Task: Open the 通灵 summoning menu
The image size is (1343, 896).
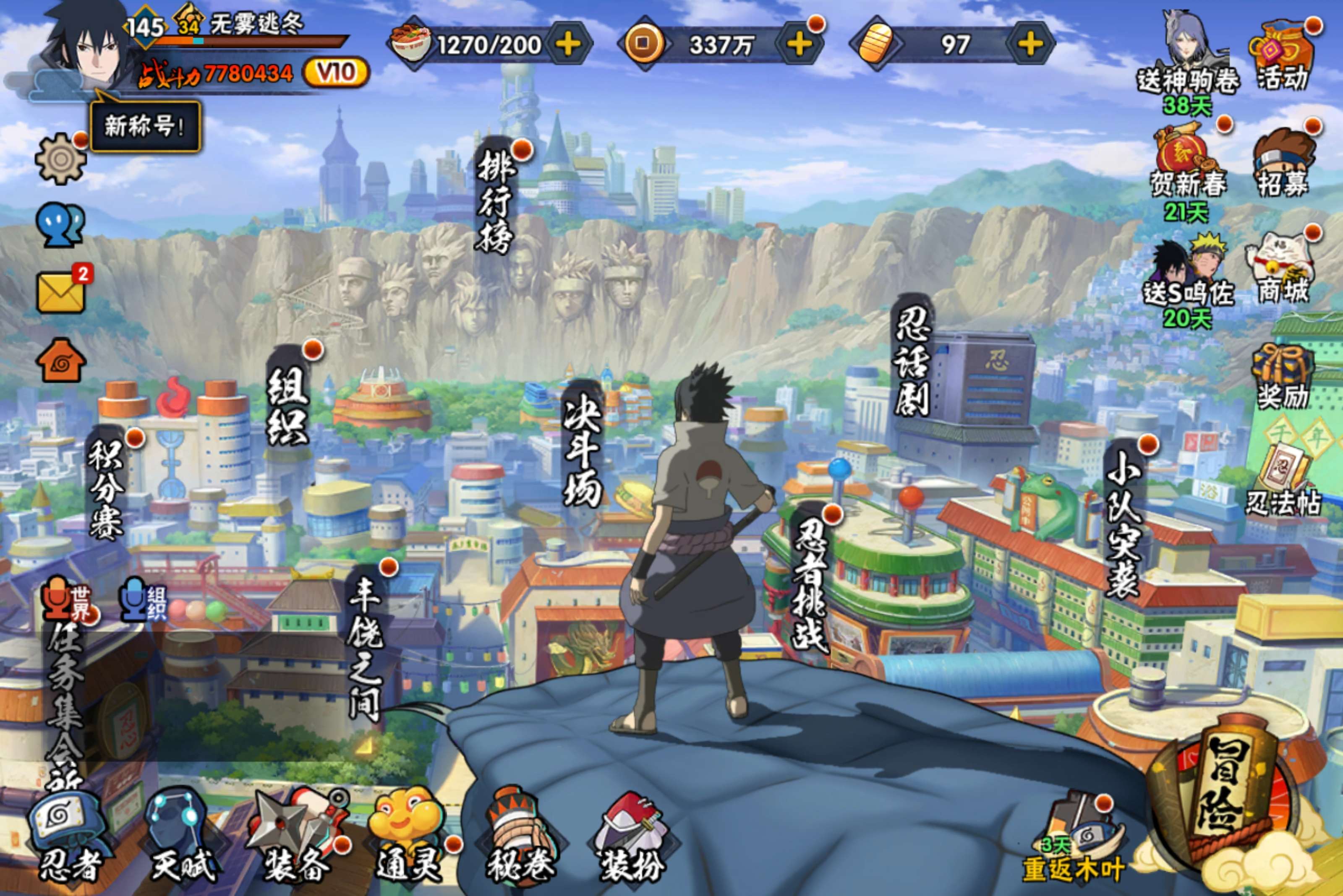Action: 407,839
